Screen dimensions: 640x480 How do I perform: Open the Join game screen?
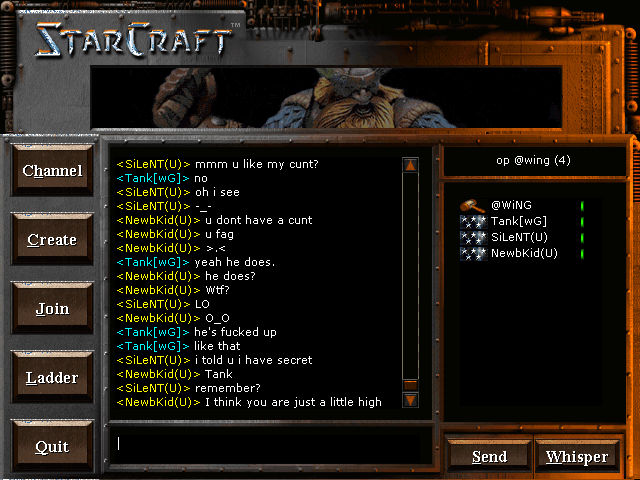(x=52, y=309)
